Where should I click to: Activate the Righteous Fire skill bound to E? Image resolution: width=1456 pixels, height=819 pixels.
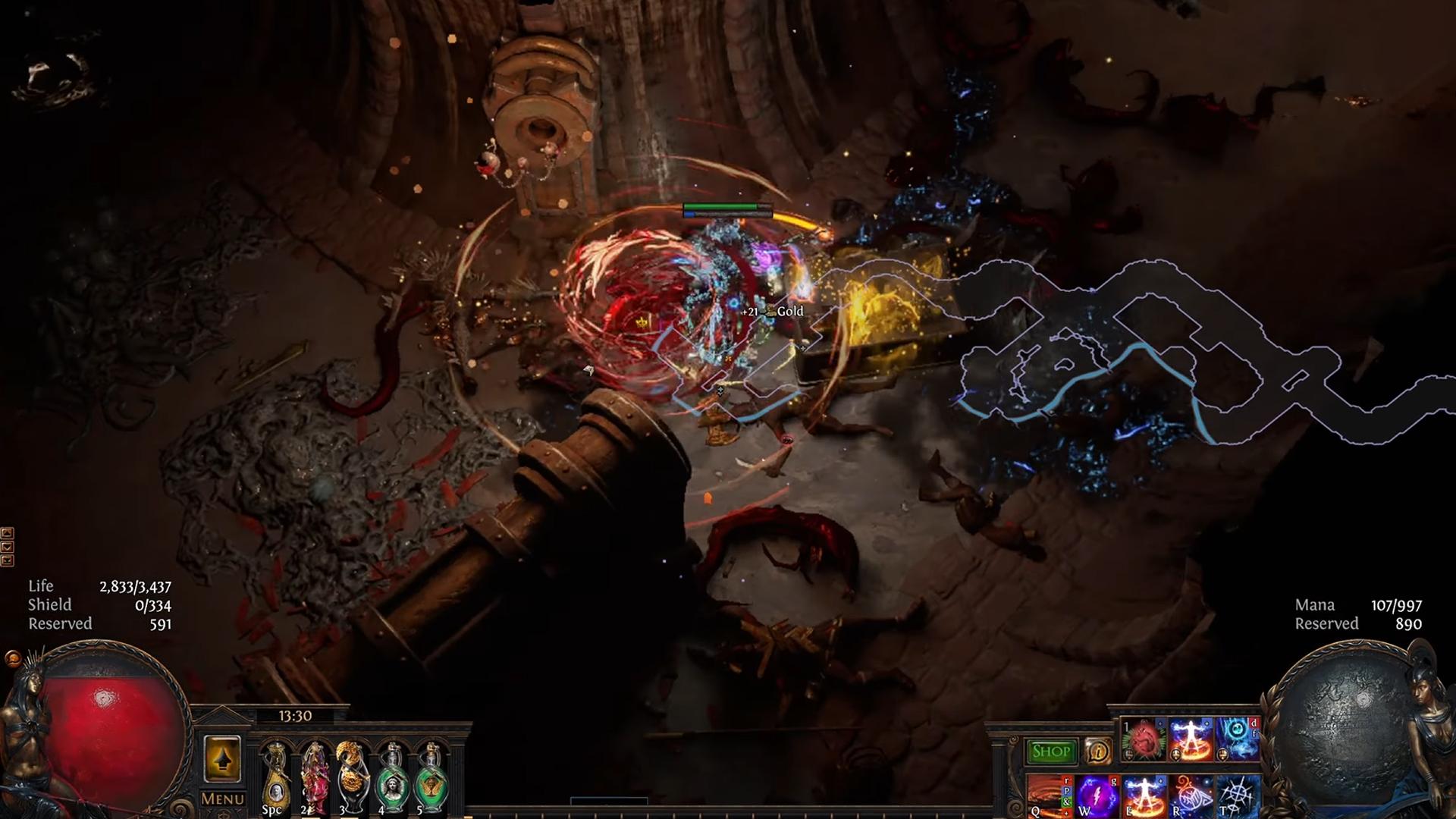point(1145,796)
